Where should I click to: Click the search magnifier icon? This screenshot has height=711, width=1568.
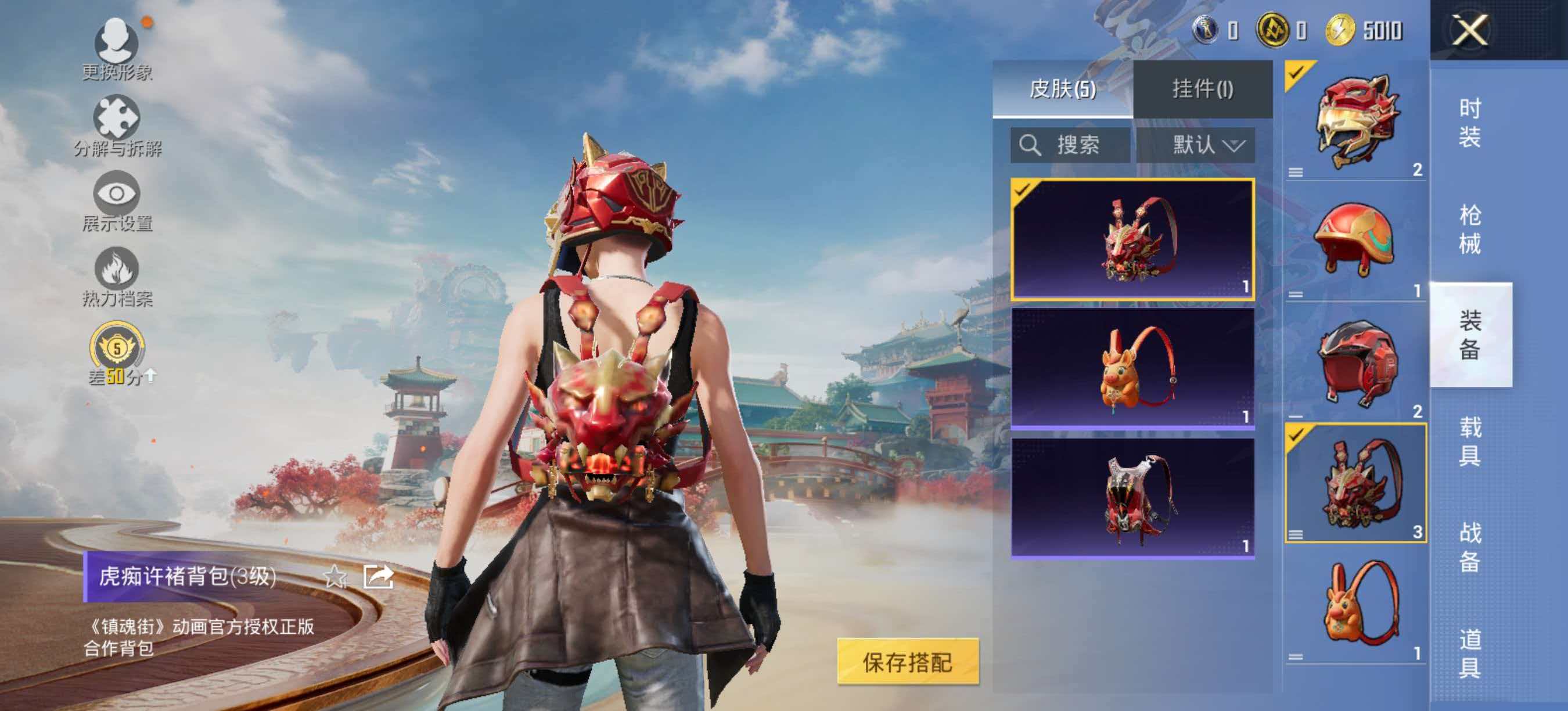1030,144
